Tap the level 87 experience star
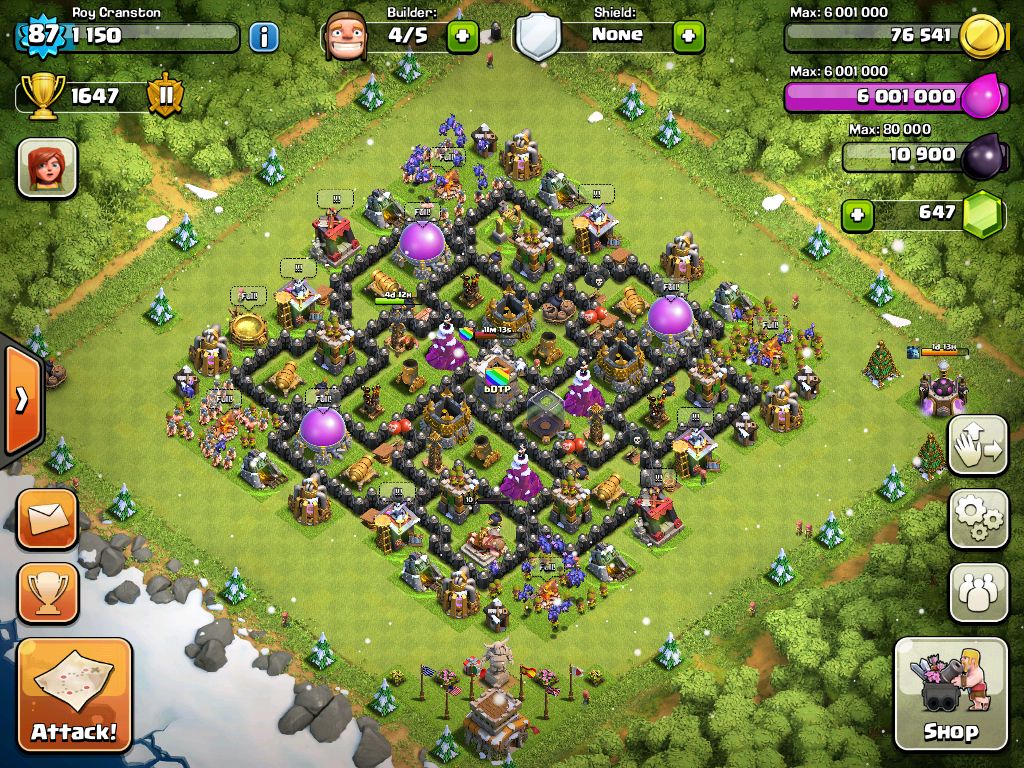1024x768 pixels. [42, 36]
